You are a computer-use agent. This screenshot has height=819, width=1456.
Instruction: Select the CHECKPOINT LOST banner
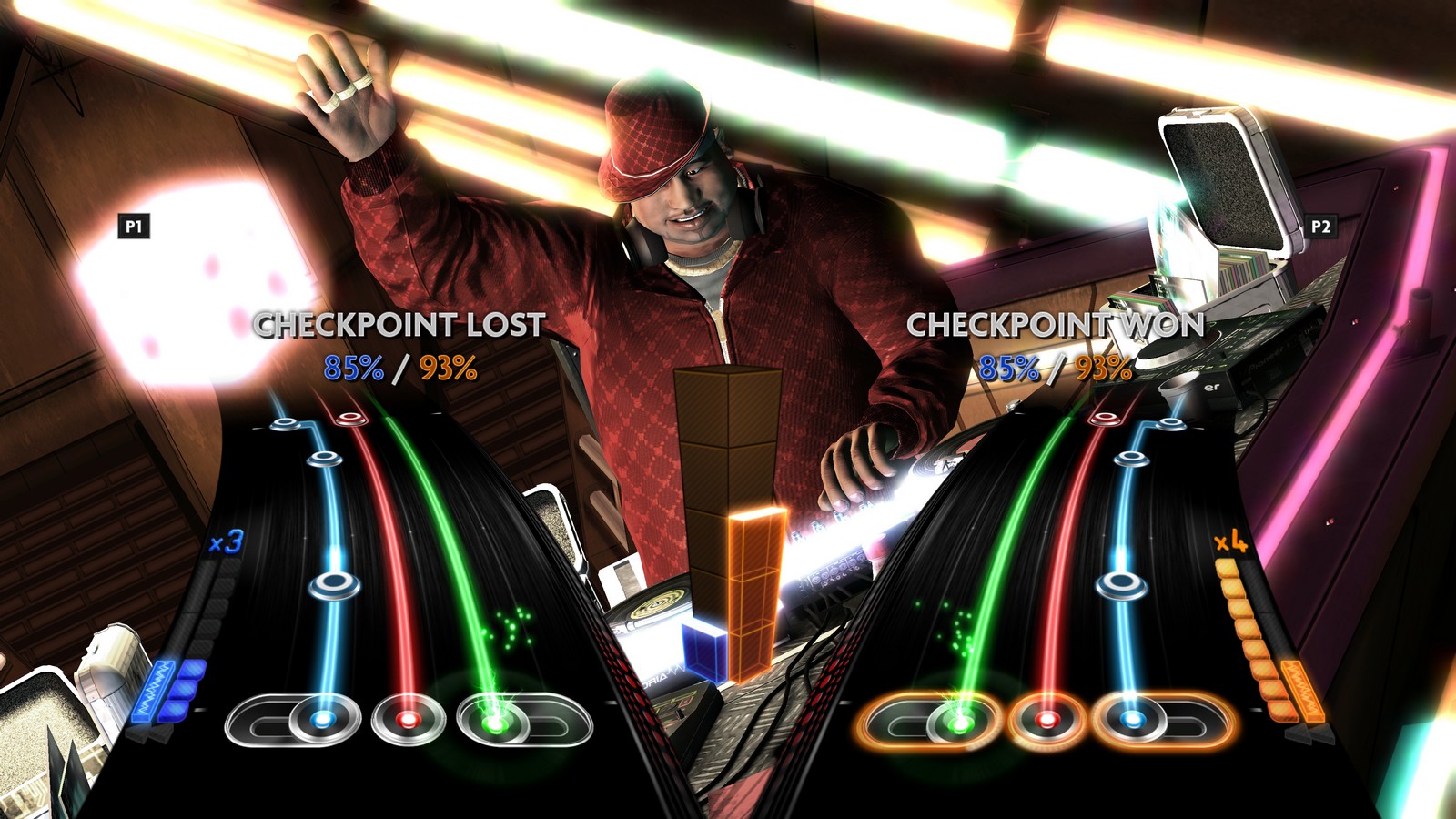[400, 323]
